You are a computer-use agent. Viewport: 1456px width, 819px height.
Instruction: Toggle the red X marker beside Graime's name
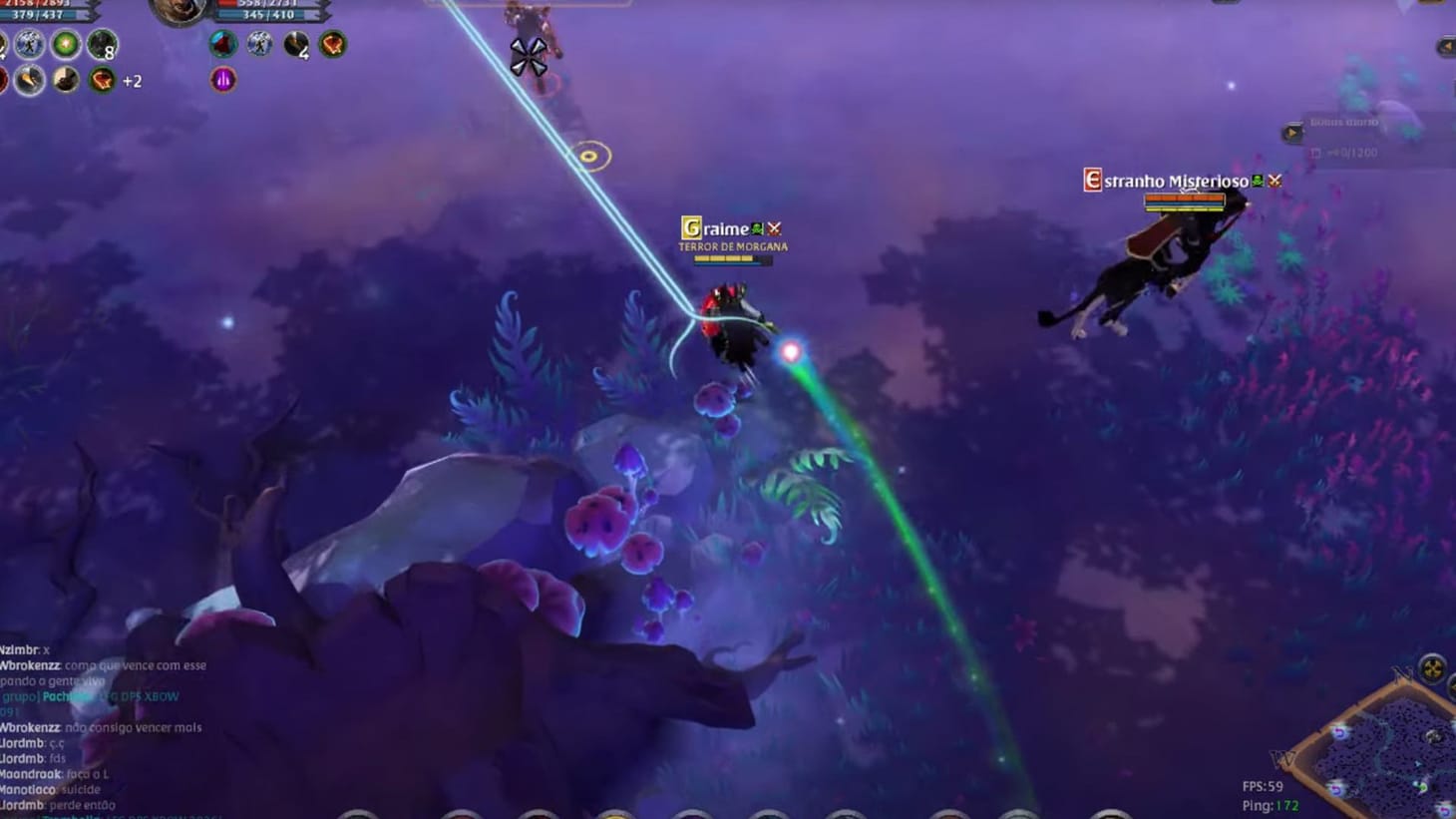[775, 228]
